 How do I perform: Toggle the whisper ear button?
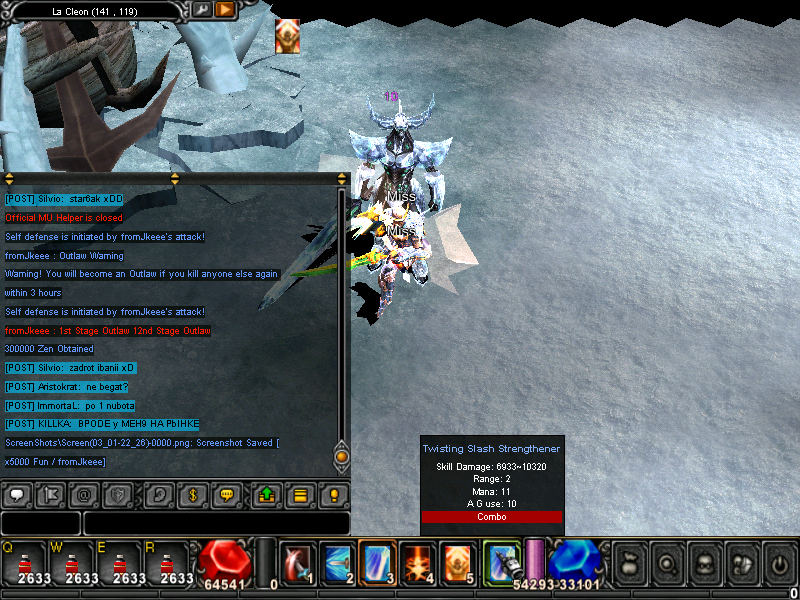pos(160,495)
